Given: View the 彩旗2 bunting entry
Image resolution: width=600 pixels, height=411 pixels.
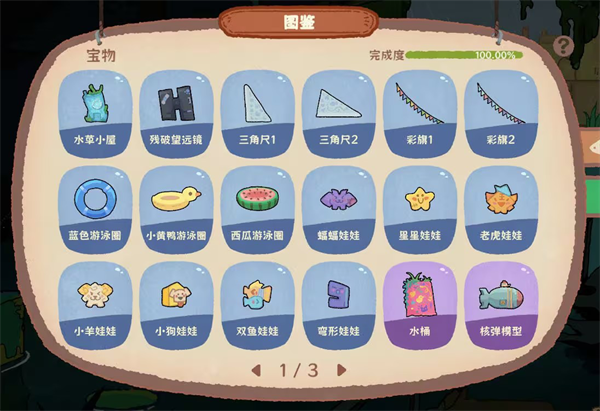Looking at the screenshot, I should coord(500,111).
